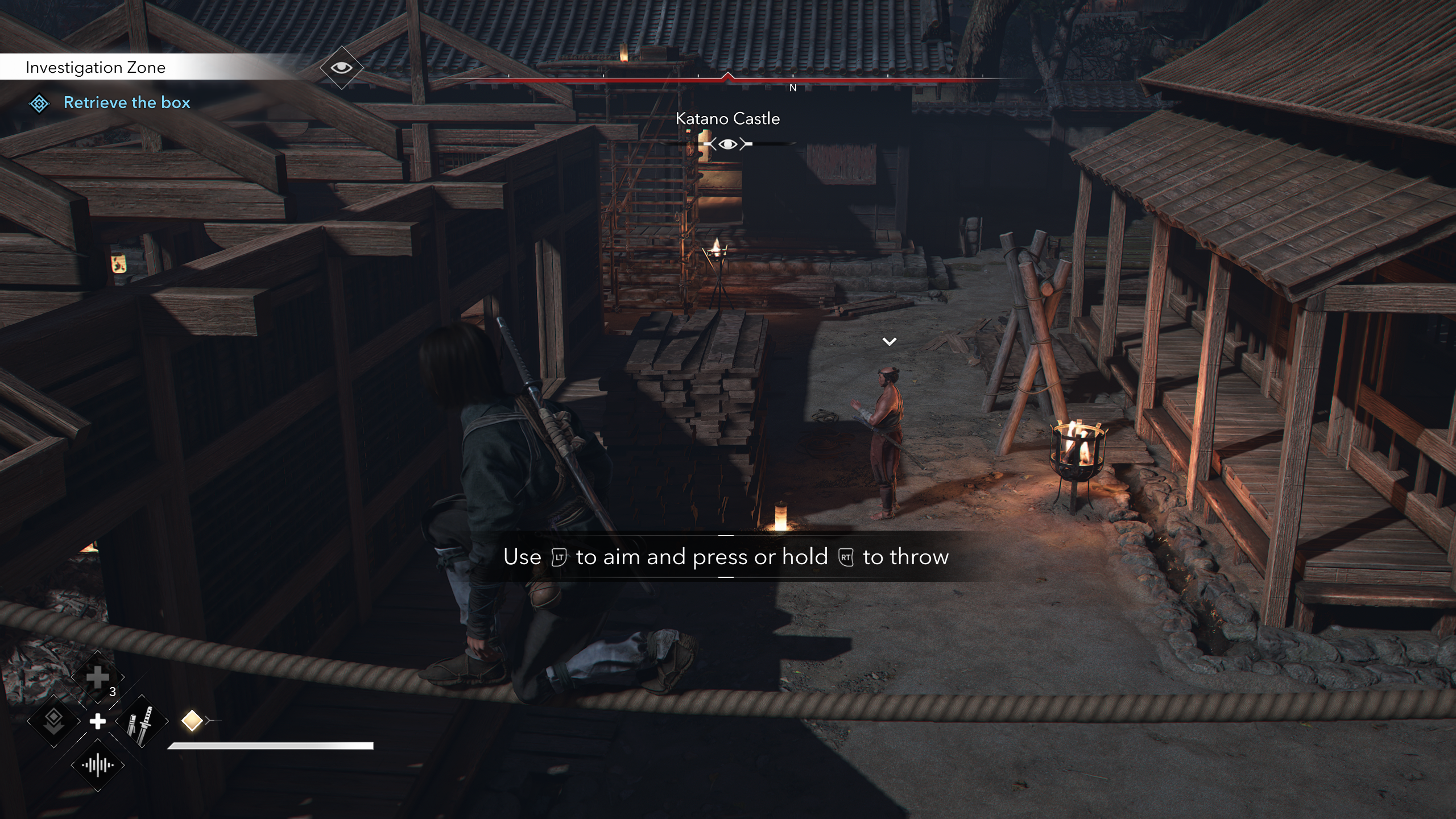This screenshot has height=819, width=1456.
Task: Select the healing ration slot showing 3
Action: [98, 678]
